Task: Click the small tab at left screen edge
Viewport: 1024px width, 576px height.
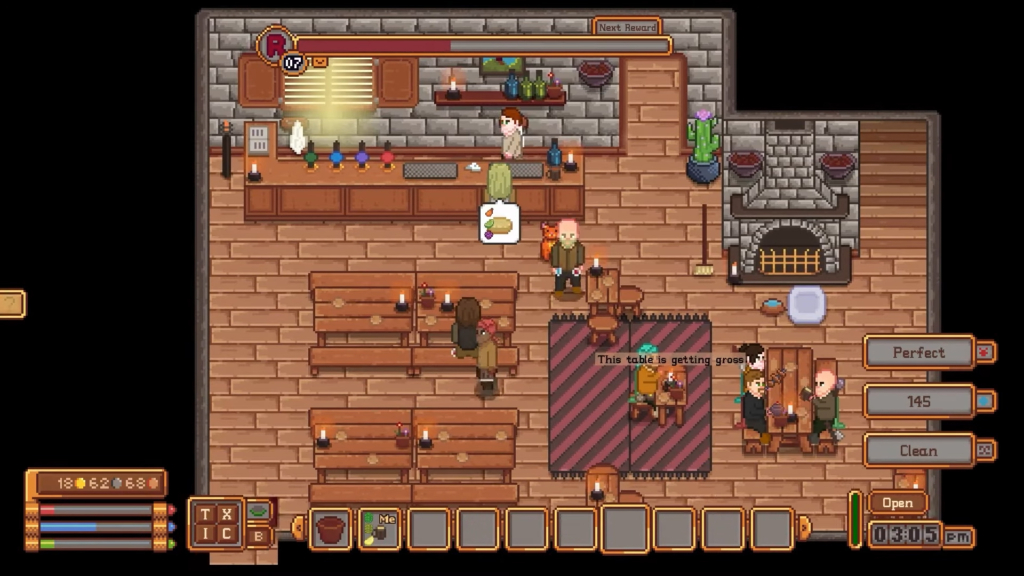Action: click(11, 303)
